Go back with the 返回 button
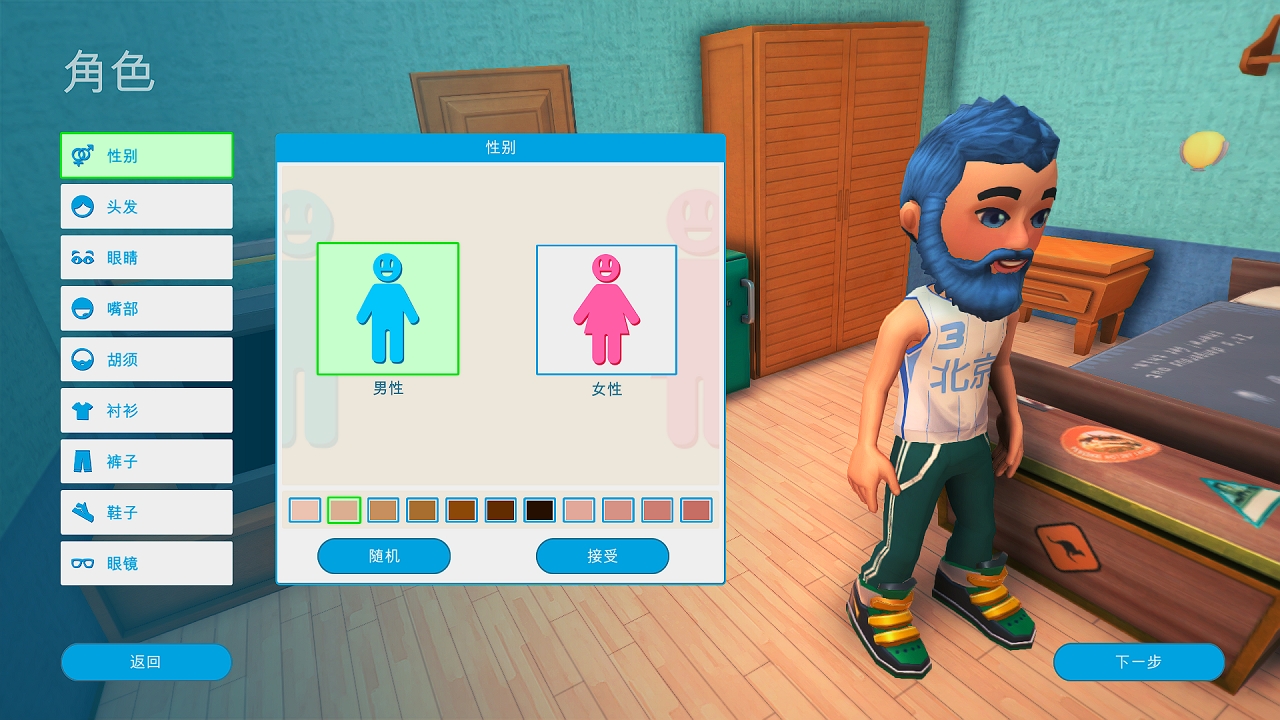 pyautogui.click(x=146, y=662)
